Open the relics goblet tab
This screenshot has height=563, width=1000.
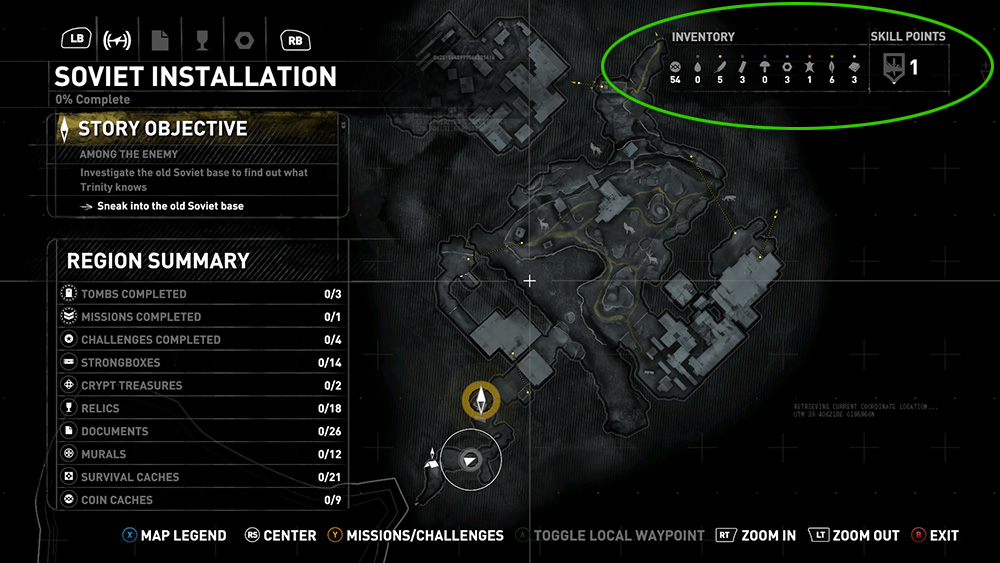click(x=200, y=40)
